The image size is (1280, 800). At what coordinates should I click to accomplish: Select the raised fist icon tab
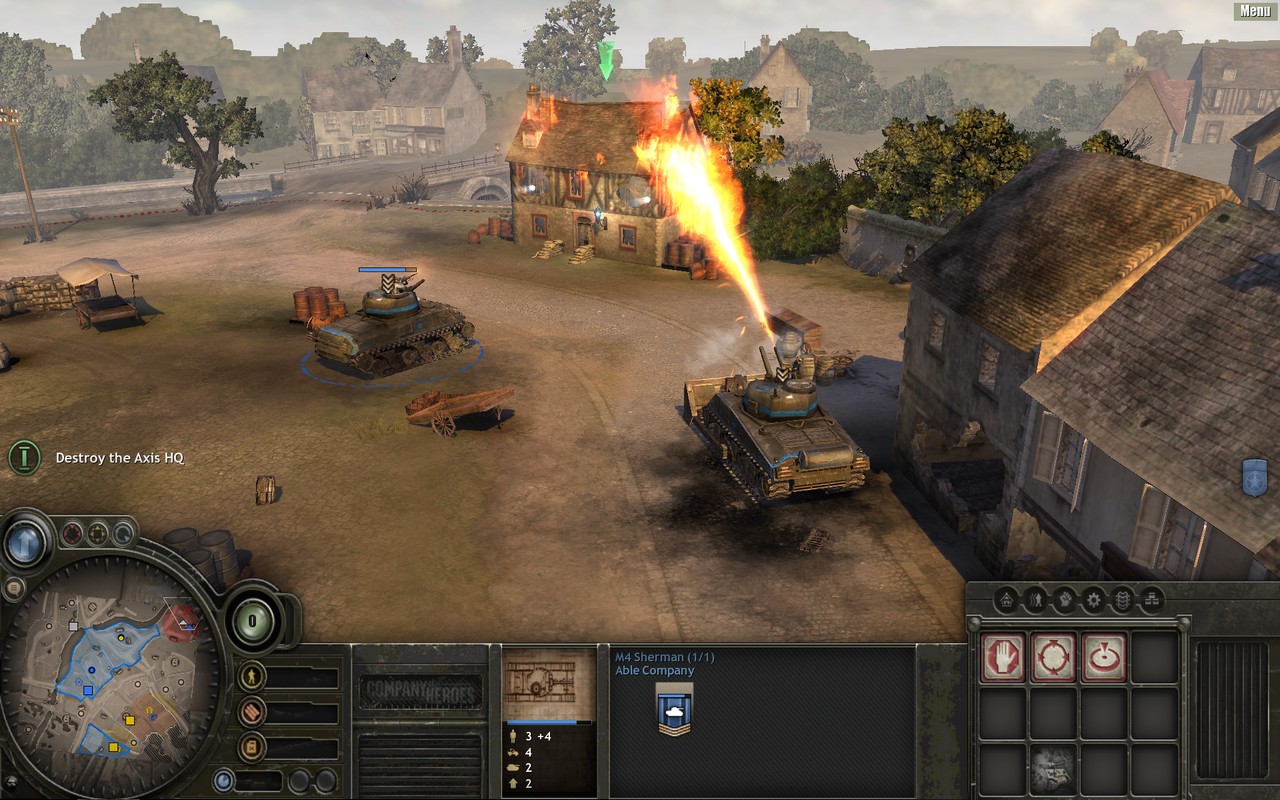click(1065, 600)
